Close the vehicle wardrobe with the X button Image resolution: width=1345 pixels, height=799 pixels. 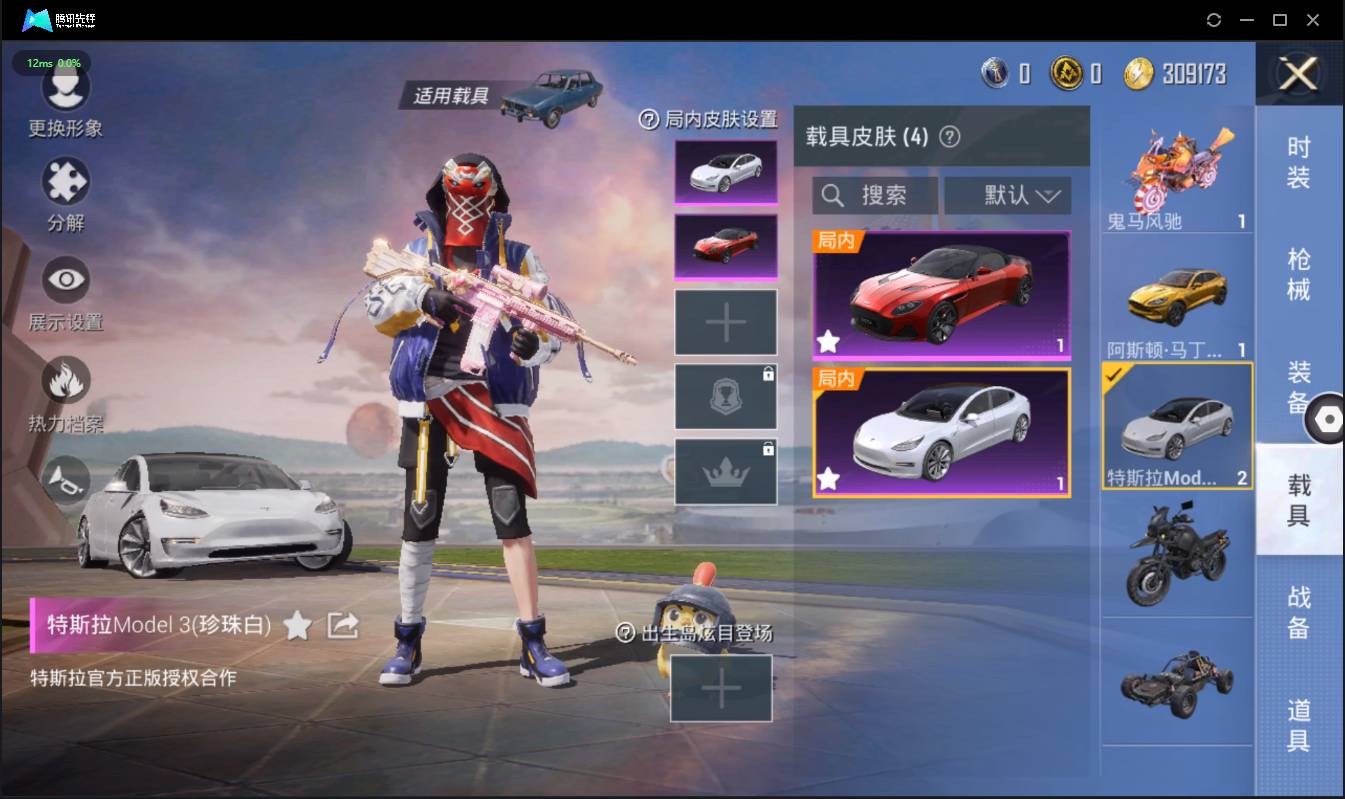1298,73
